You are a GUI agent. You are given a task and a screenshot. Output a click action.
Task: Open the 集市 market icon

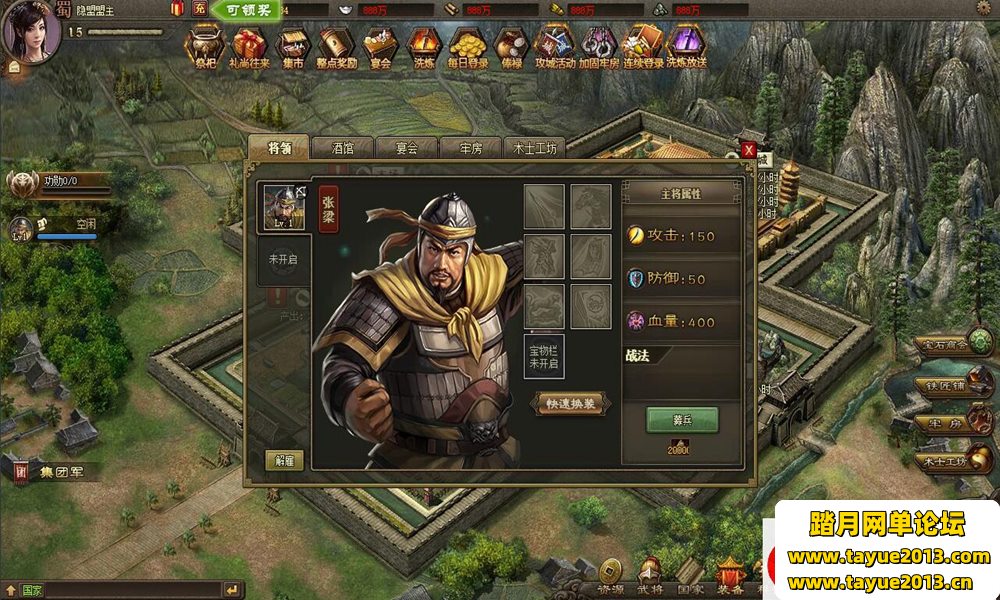point(291,46)
